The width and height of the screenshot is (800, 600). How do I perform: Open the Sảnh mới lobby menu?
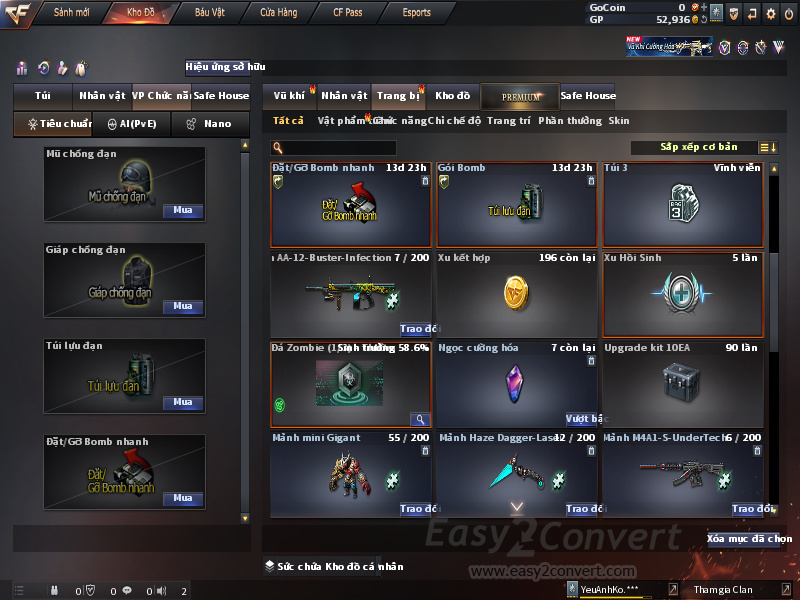tap(72, 13)
